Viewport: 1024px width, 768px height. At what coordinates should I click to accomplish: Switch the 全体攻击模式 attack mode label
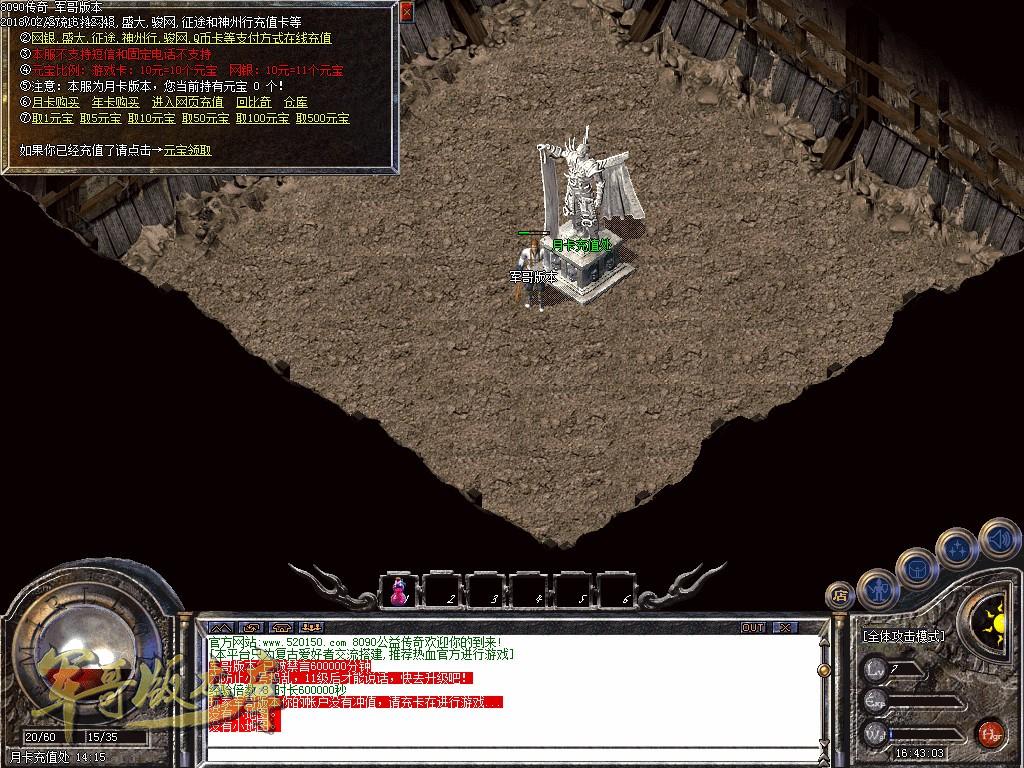(x=904, y=636)
